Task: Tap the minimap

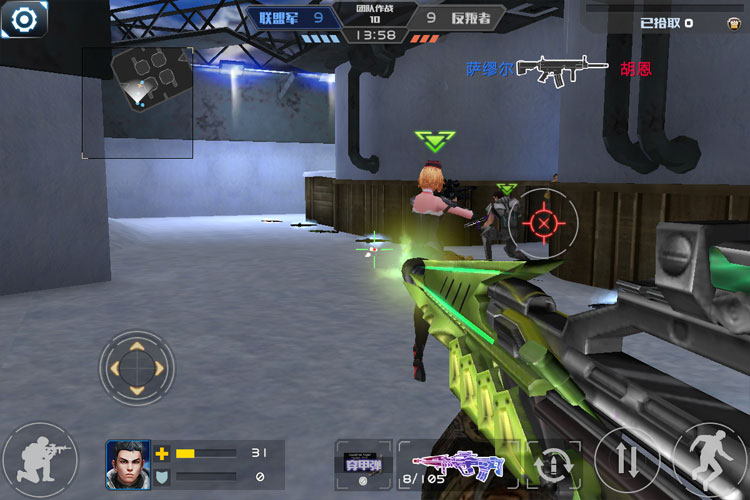Action: click(138, 102)
